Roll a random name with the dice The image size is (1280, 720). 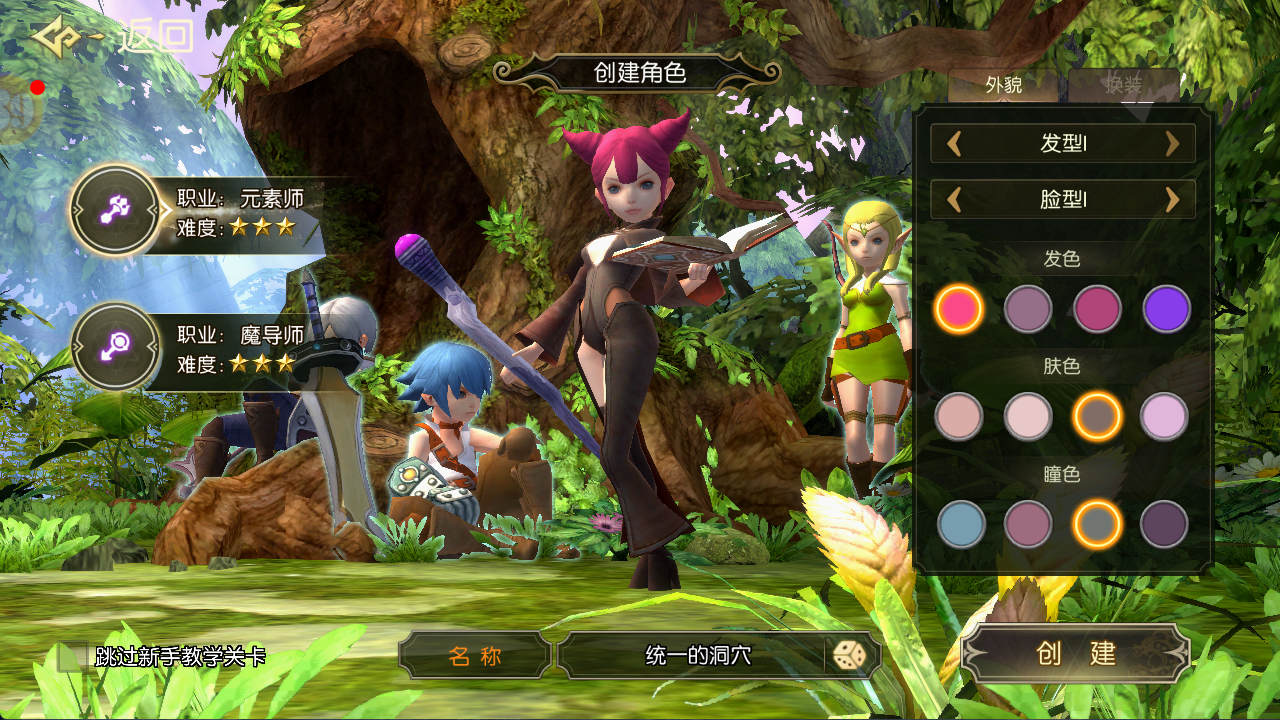coord(849,656)
